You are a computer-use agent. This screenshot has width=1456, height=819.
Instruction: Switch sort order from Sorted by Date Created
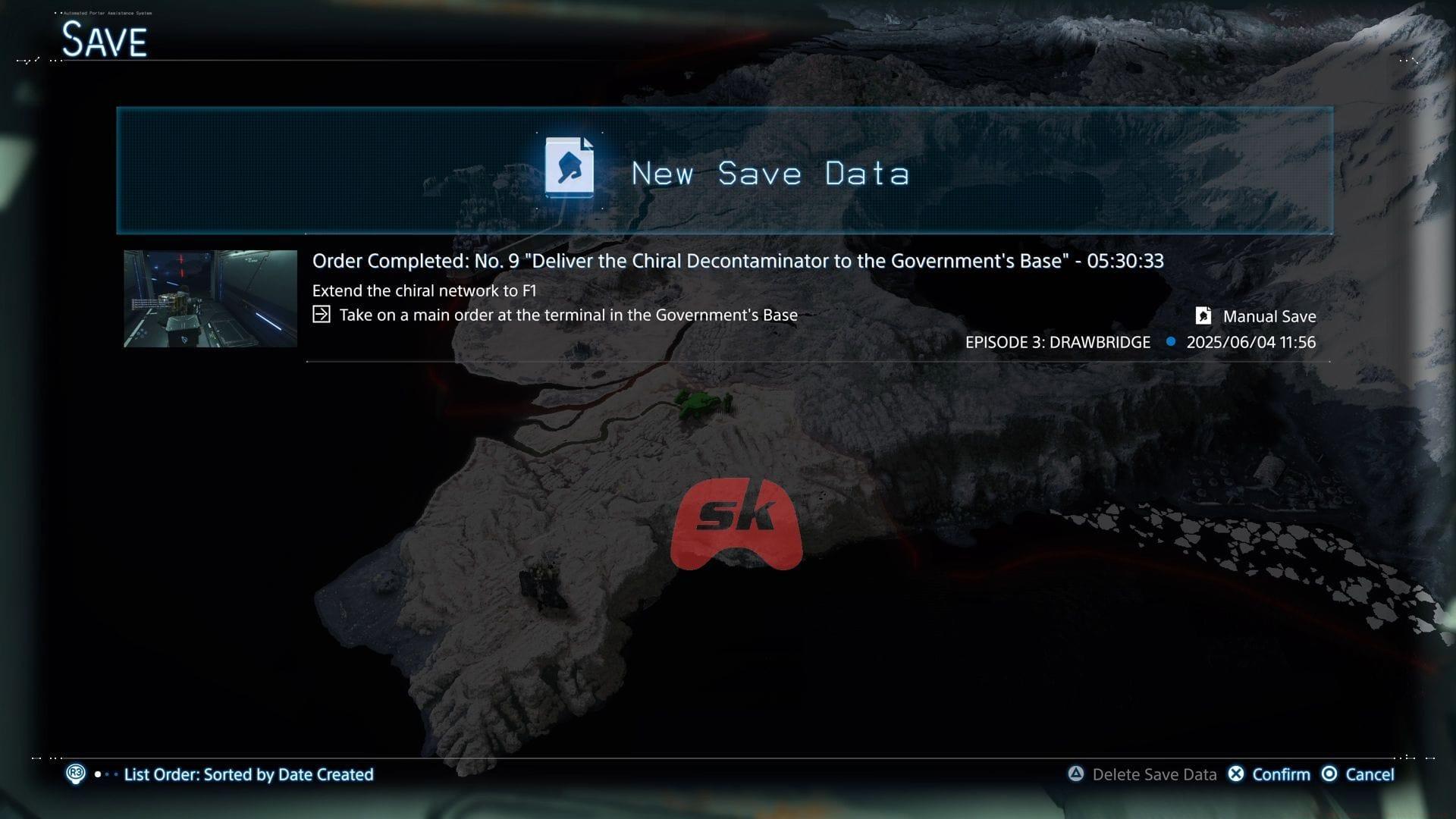click(x=249, y=774)
